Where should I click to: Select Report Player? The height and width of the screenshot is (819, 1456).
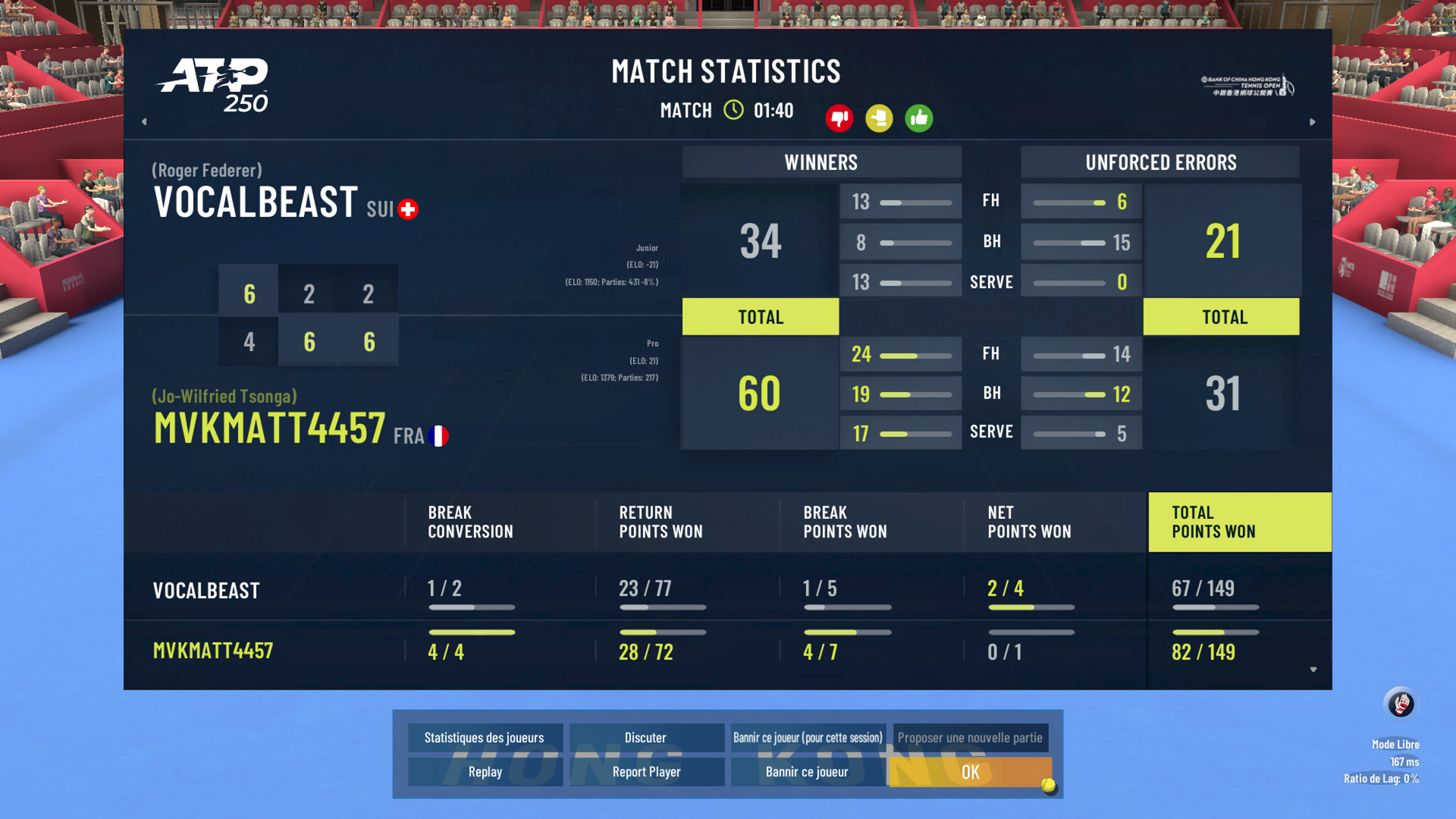646,772
